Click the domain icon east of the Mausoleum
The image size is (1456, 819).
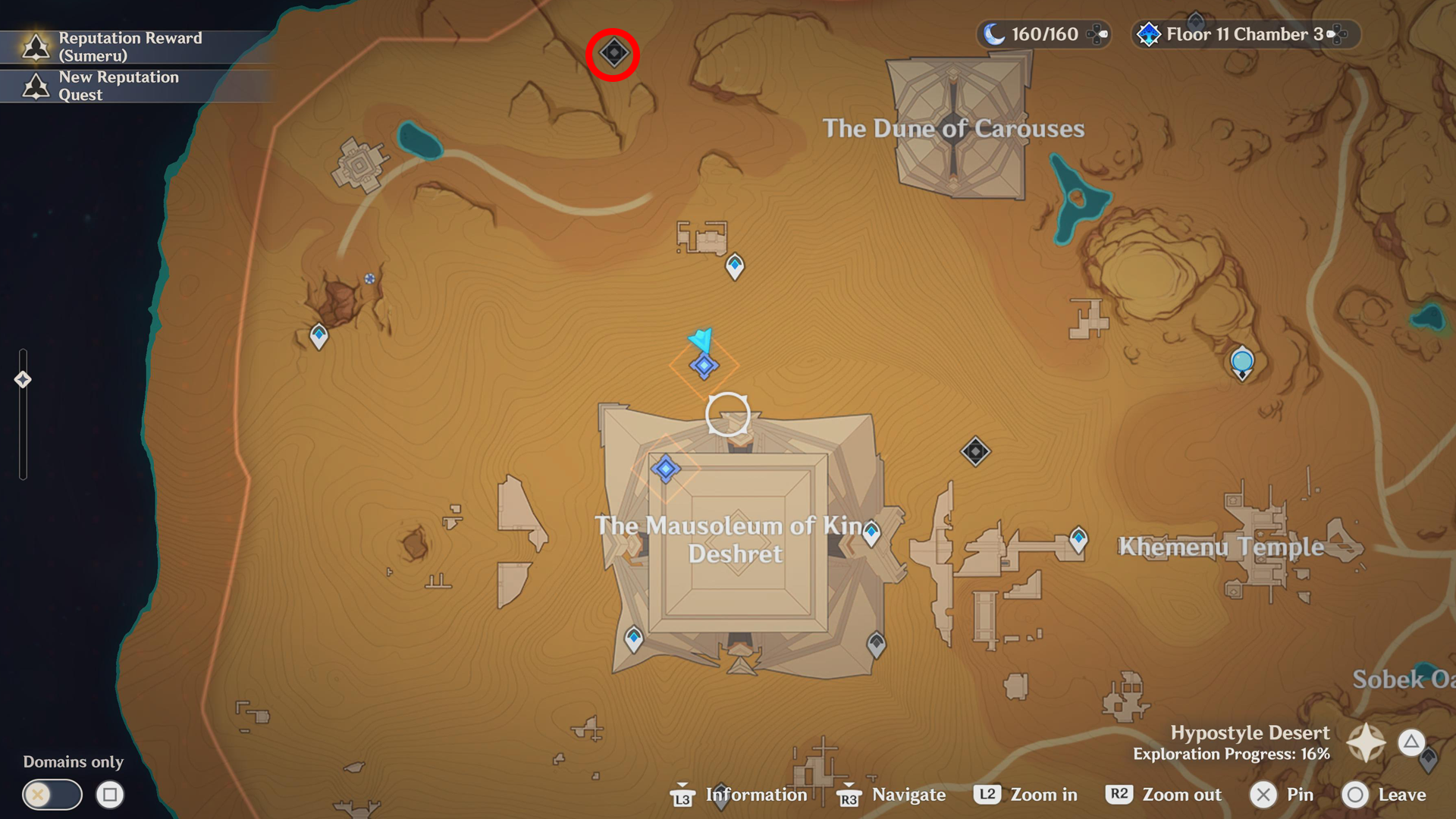(x=975, y=450)
